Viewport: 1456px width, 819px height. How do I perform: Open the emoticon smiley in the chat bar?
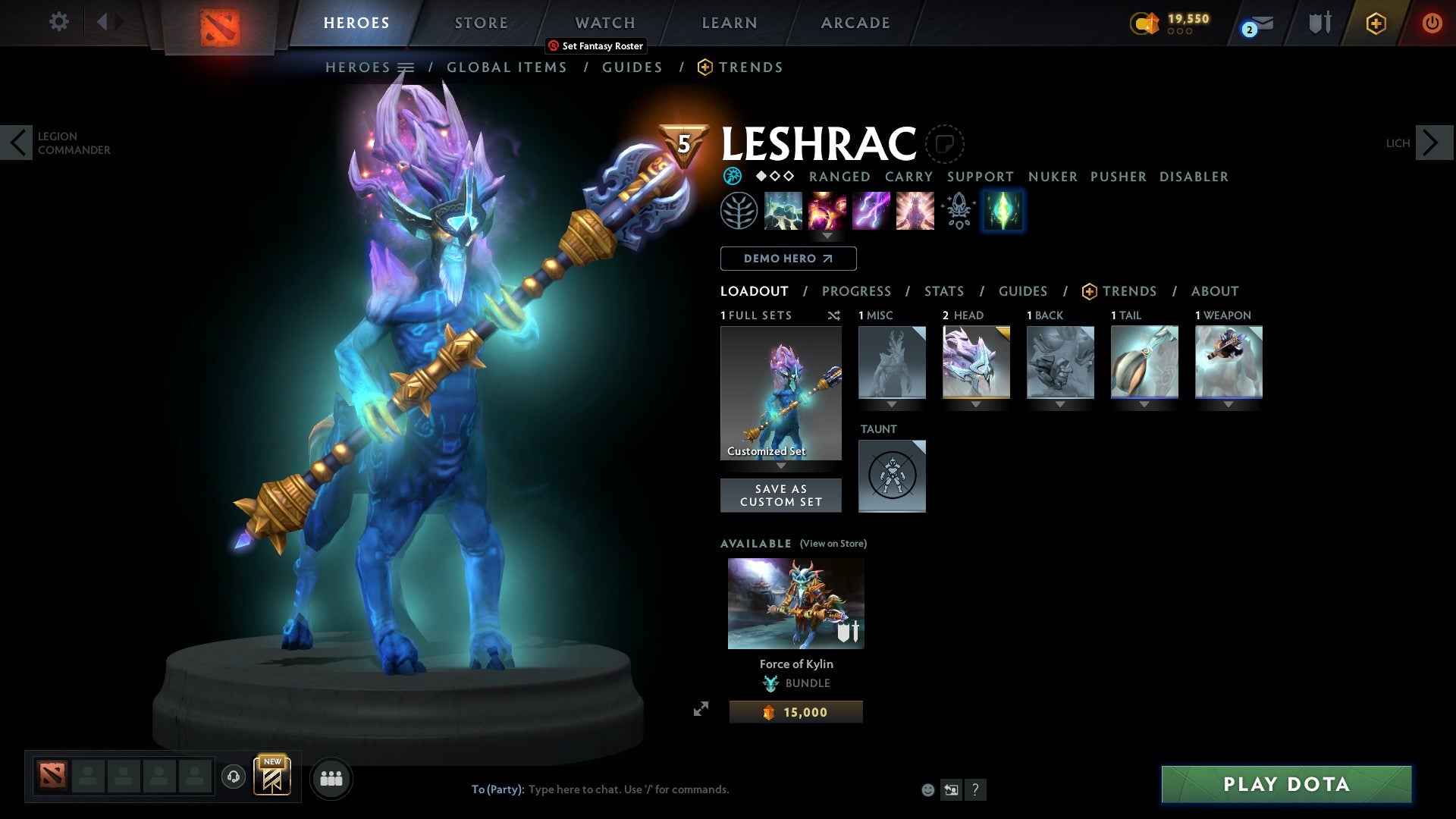point(927,789)
